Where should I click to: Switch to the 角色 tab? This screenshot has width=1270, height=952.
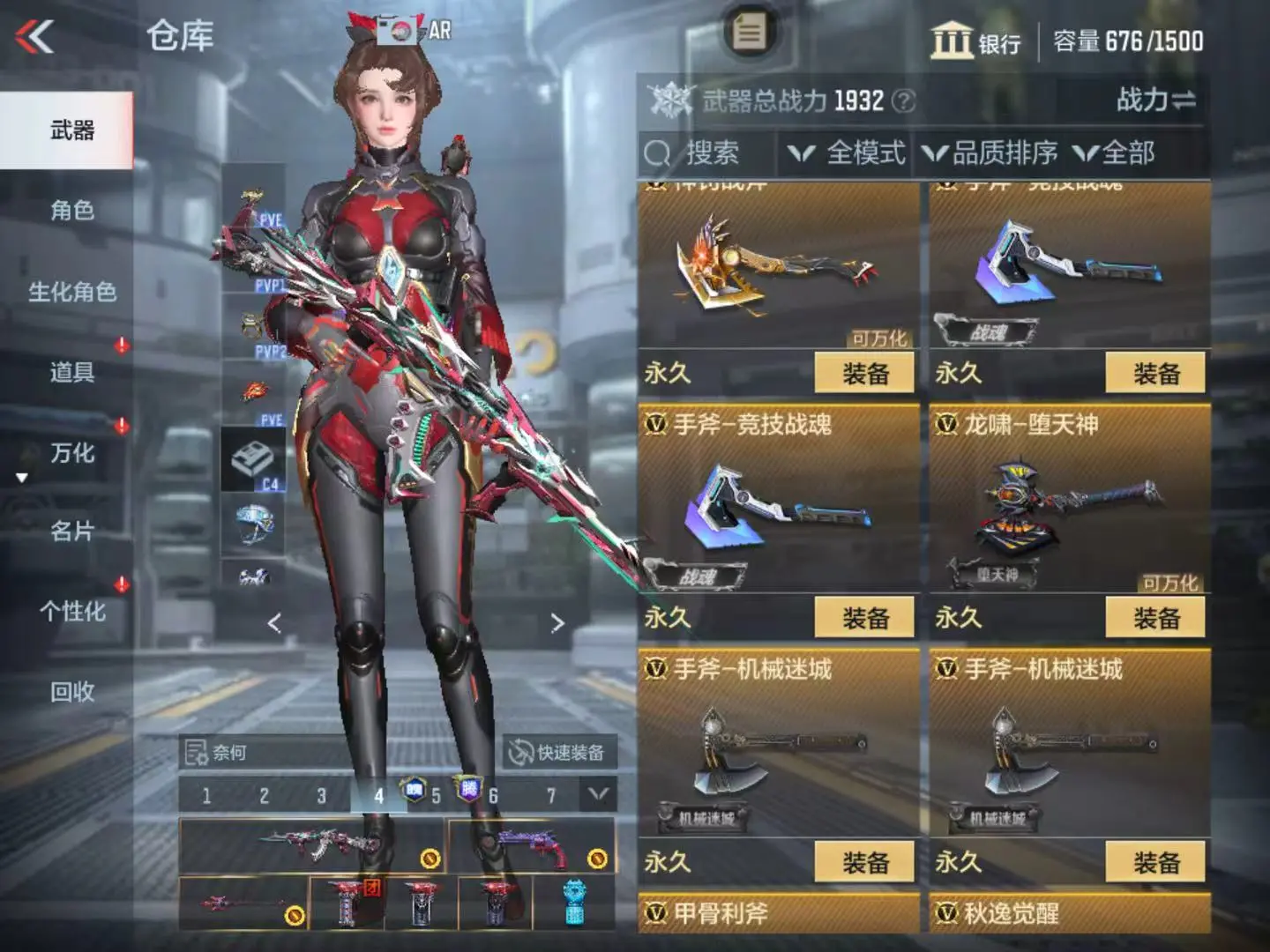[71, 211]
